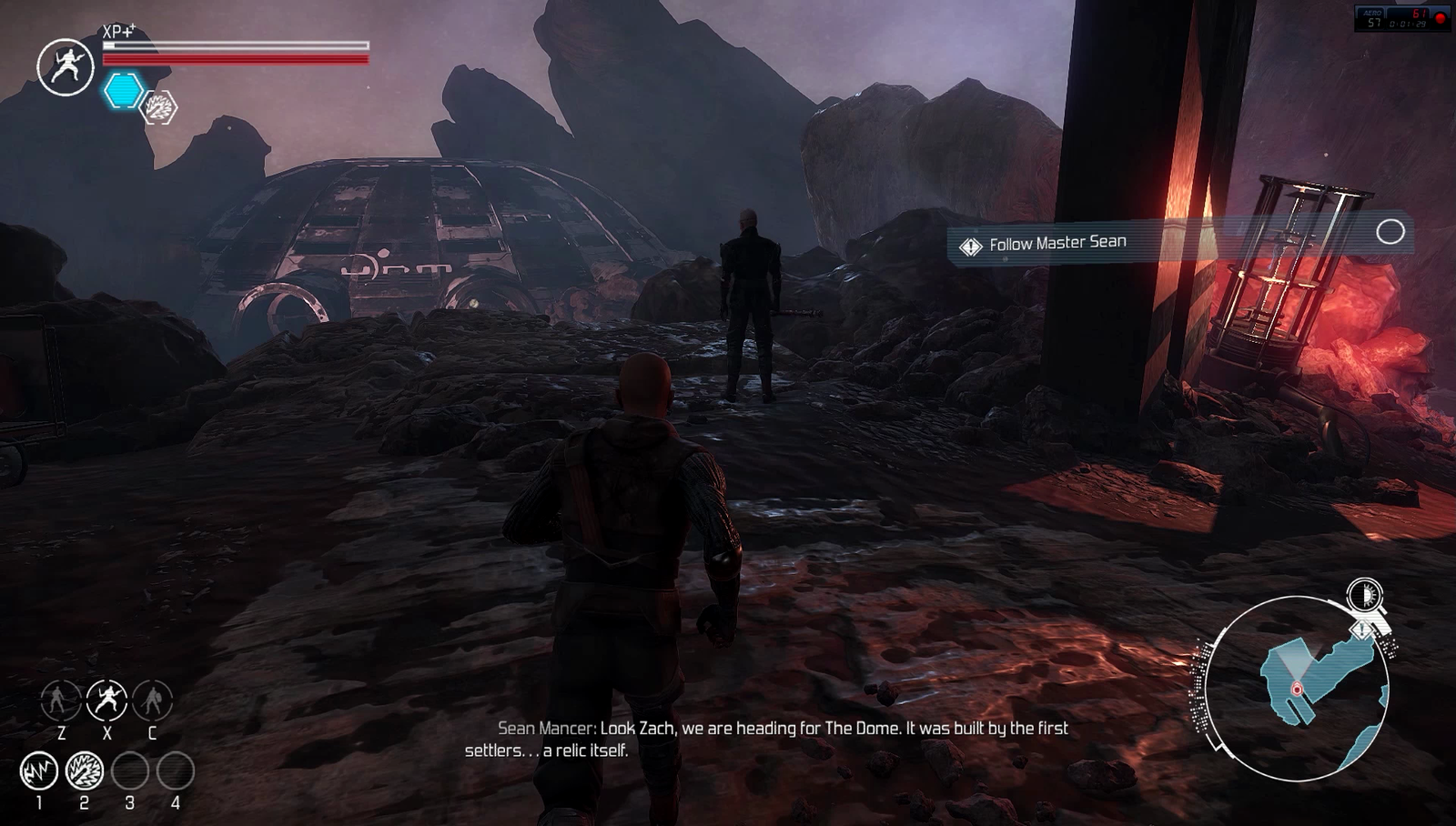This screenshot has width=1456, height=826.
Task: Click the magnifier icon above the minimap
Action: 1365,597
